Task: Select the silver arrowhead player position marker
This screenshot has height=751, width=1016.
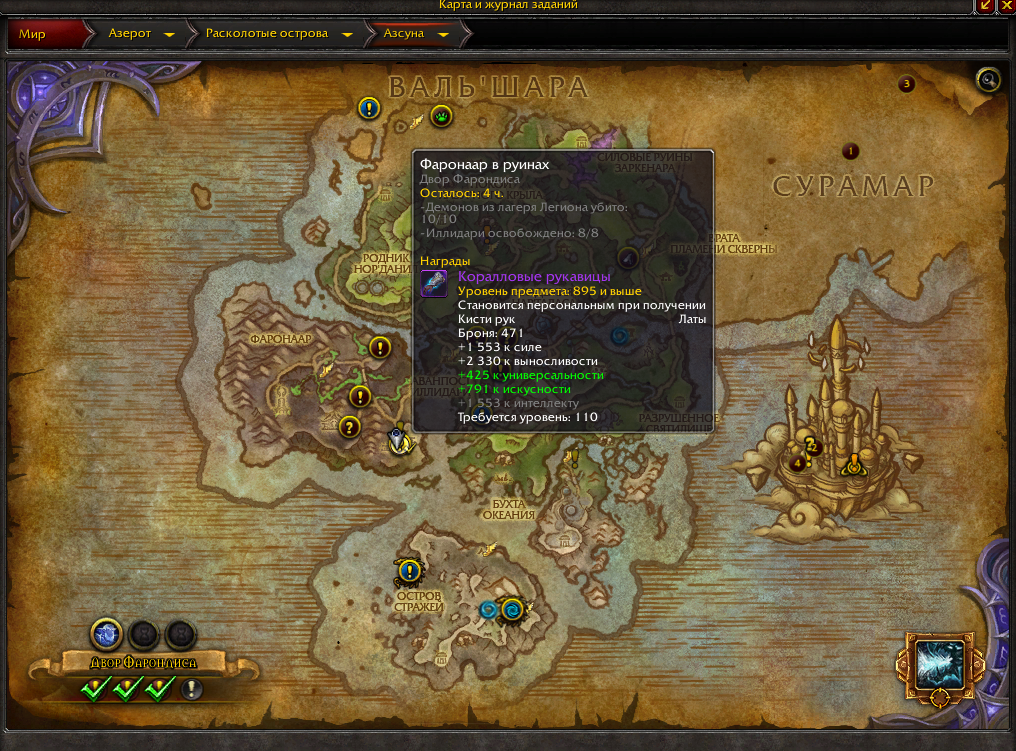Action: (x=399, y=440)
